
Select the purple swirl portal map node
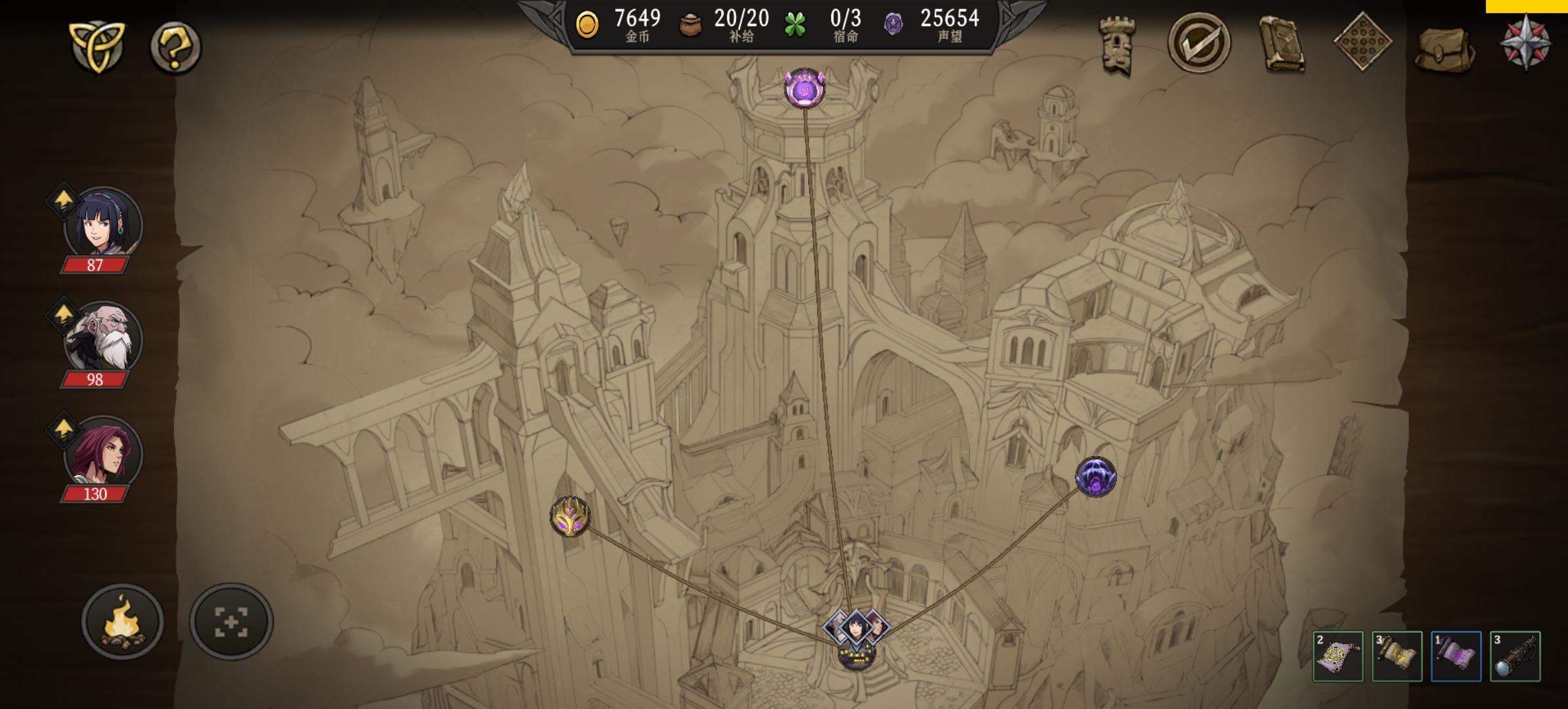(x=804, y=89)
